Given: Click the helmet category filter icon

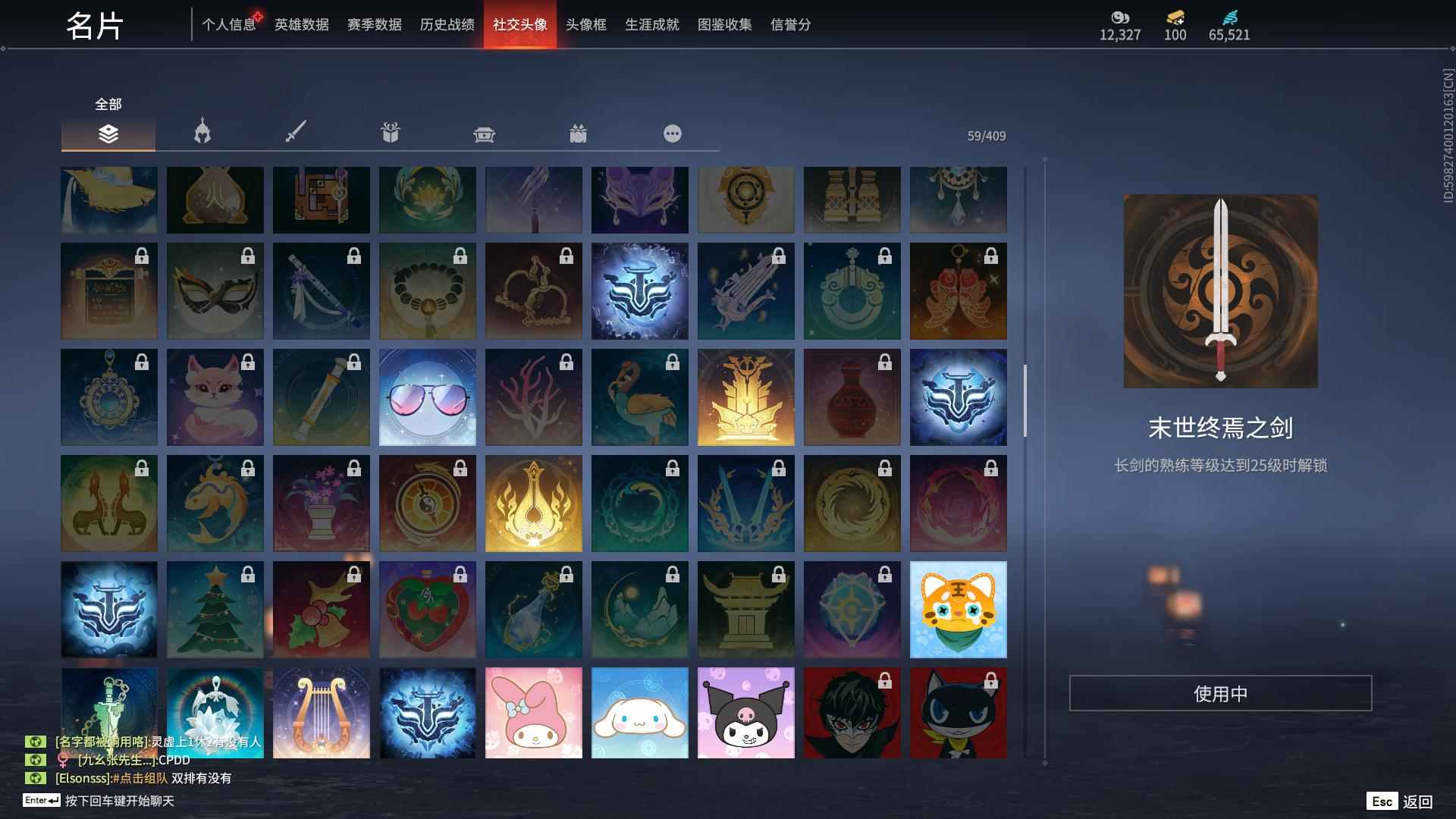Looking at the screenshot, I should click(x=202, y=133).
